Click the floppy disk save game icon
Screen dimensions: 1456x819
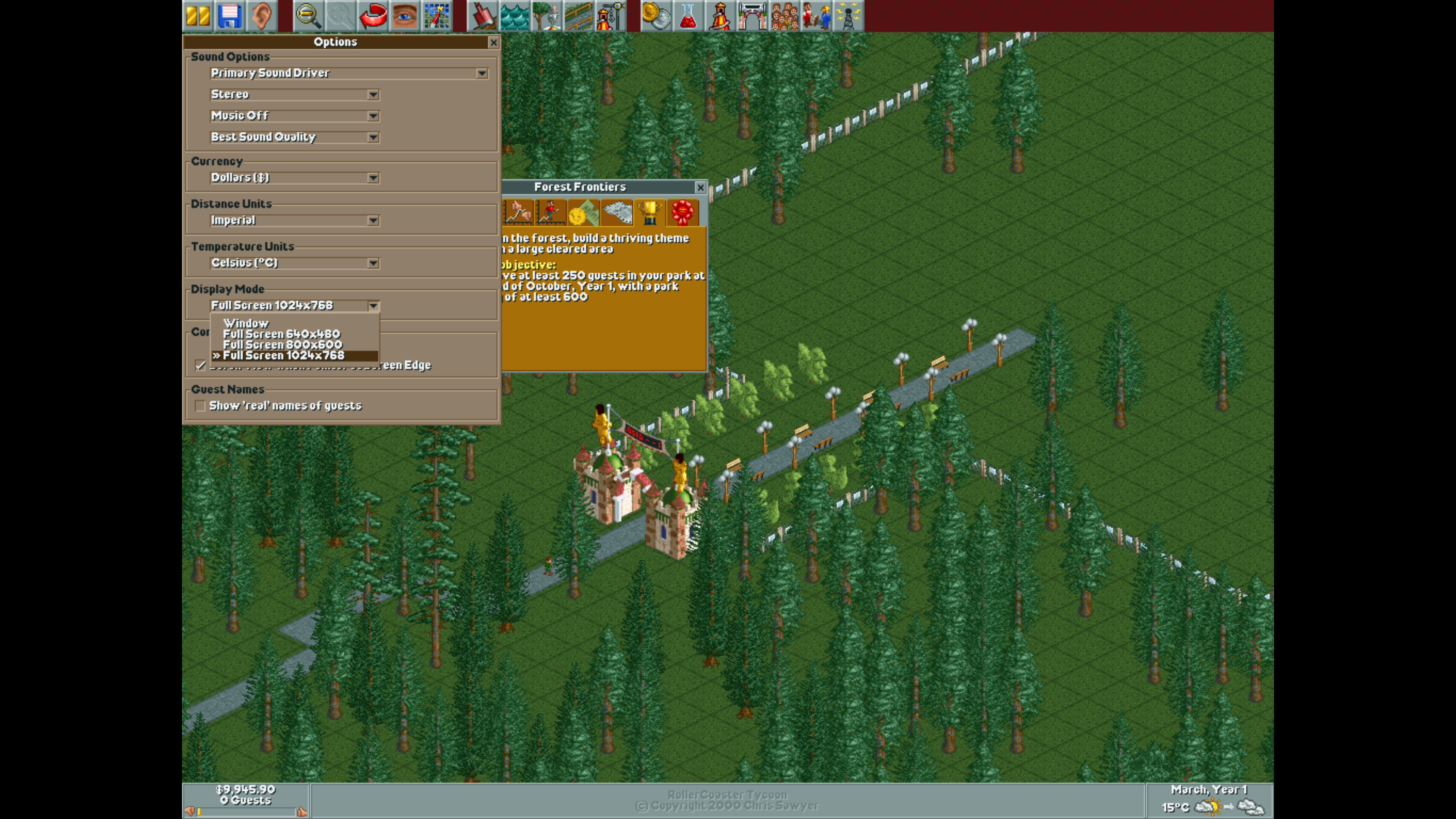click(229, 16)
